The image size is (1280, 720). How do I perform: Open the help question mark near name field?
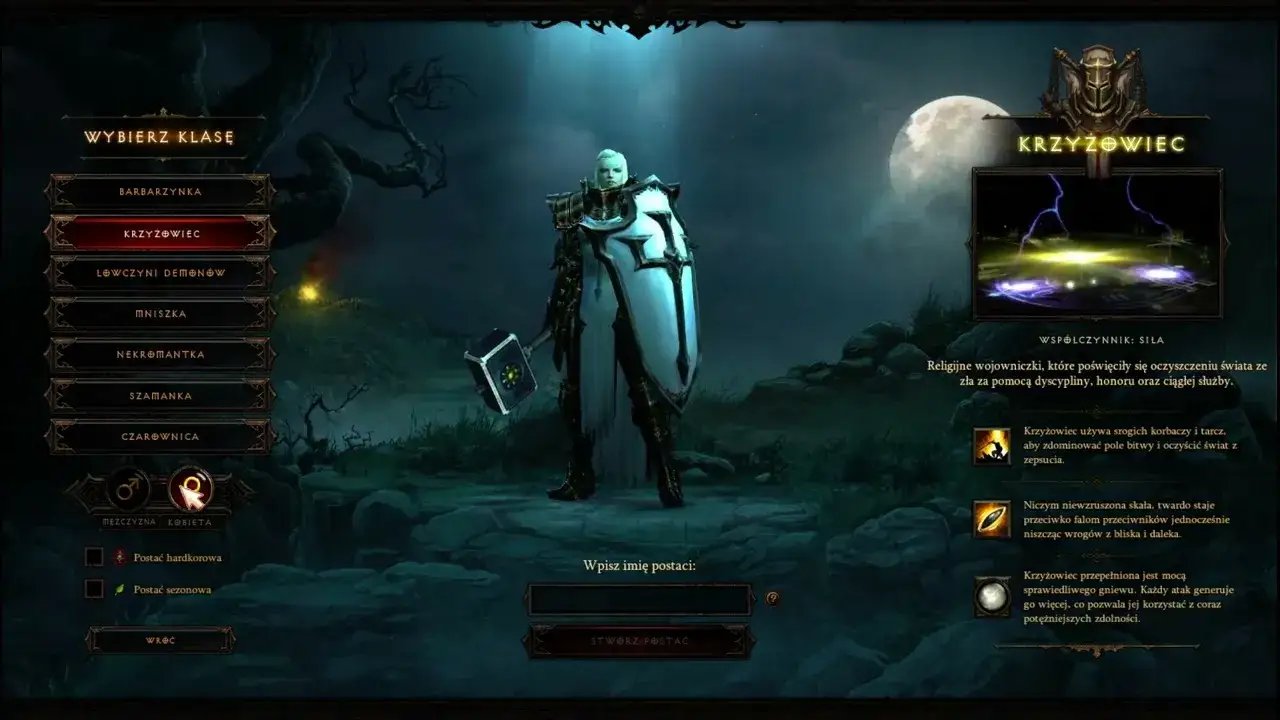point(770,598)
